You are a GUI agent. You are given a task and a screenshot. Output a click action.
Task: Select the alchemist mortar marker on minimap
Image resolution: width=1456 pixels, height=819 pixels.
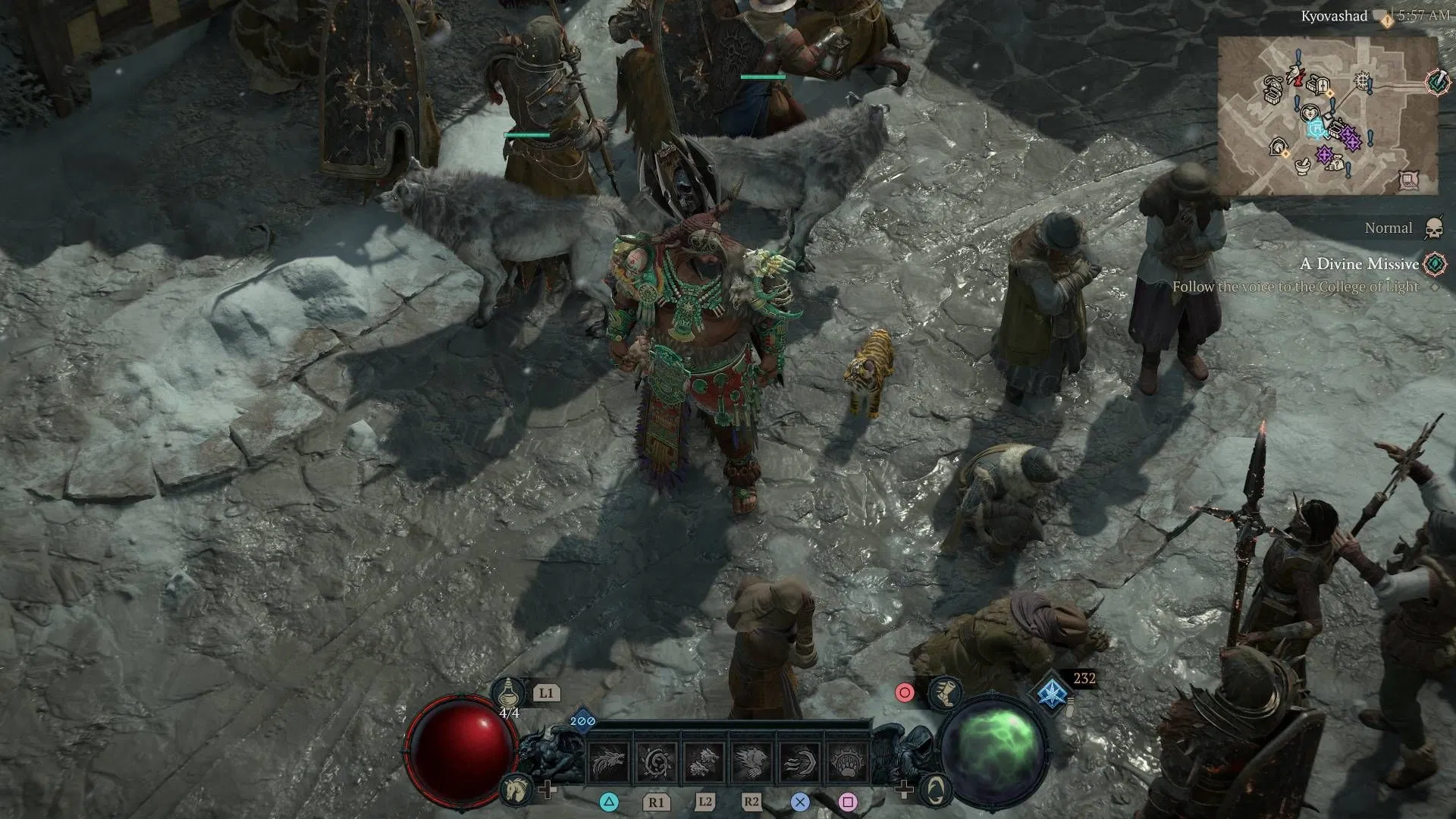1304,165
